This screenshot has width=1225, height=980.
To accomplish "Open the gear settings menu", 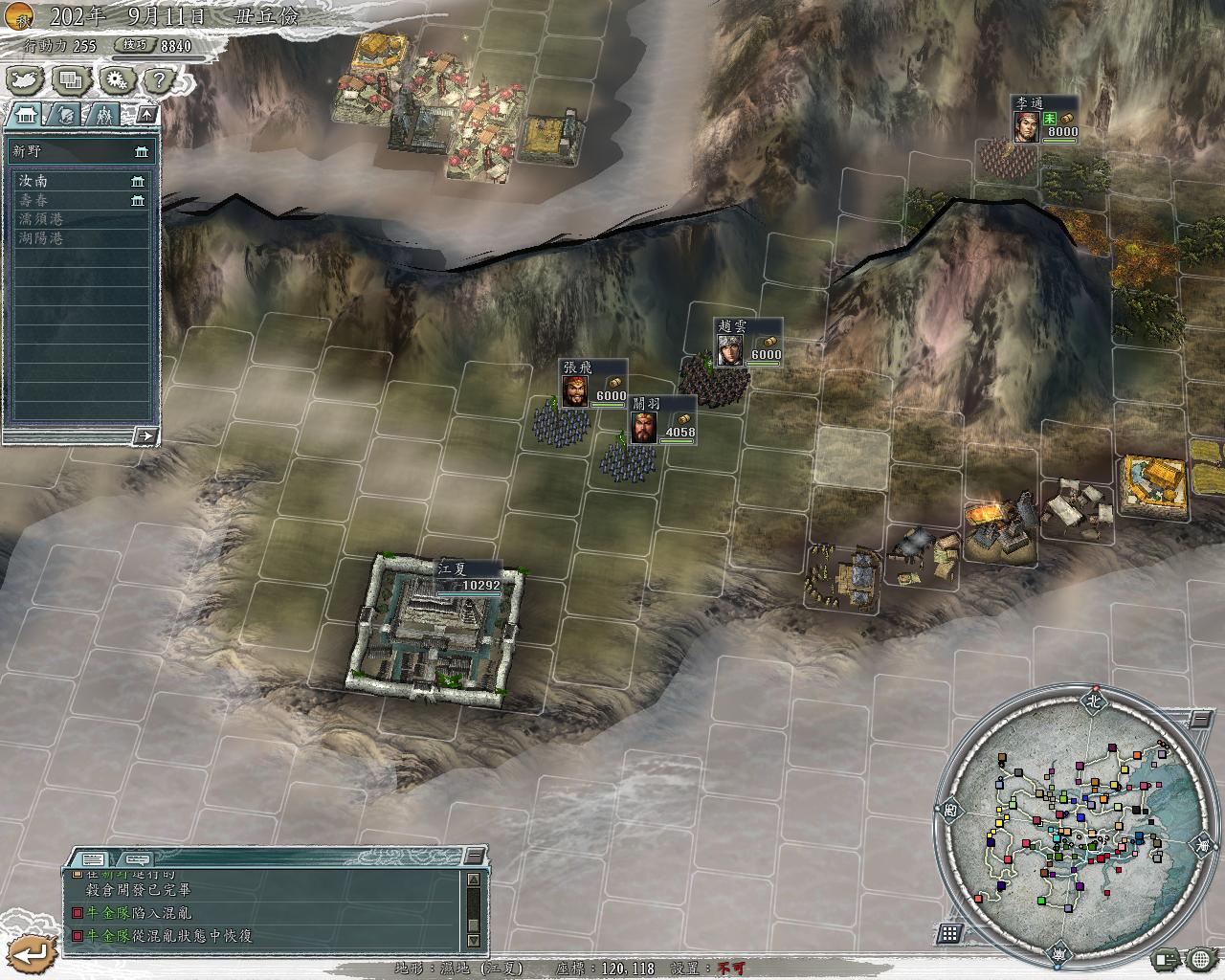I will pos(116,80).
